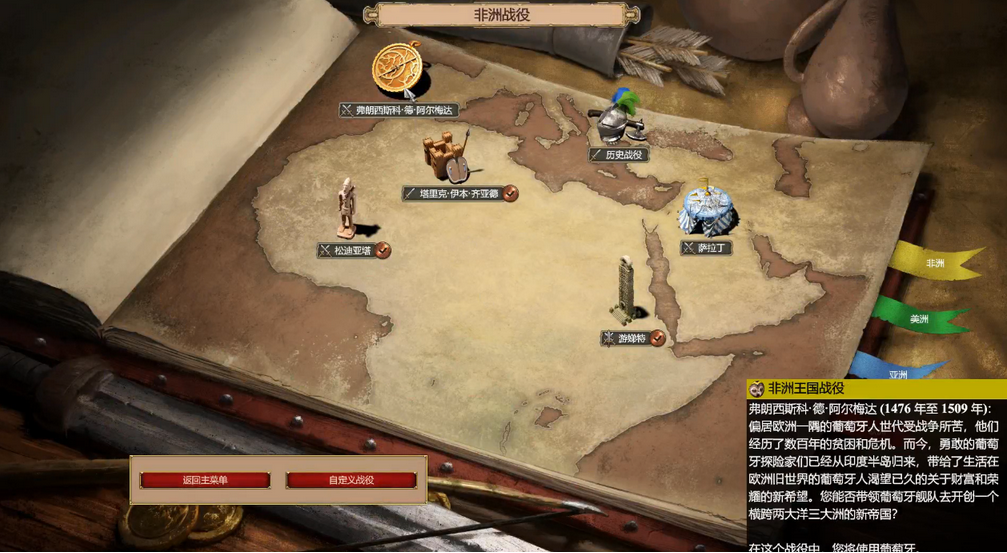Return to main menu with 返回主菜单
1007x553 pixels.
click(205, 480)
